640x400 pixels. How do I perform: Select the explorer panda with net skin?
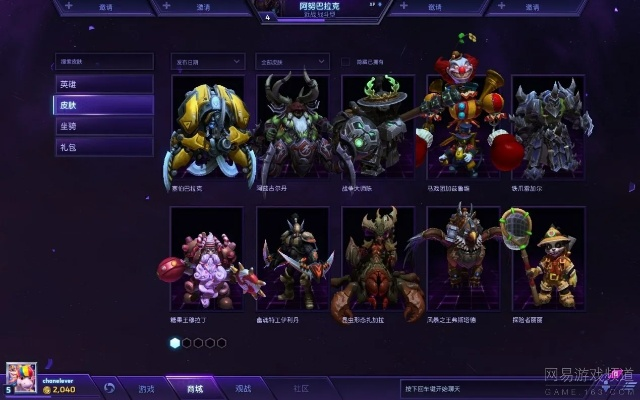coord(547,260)
